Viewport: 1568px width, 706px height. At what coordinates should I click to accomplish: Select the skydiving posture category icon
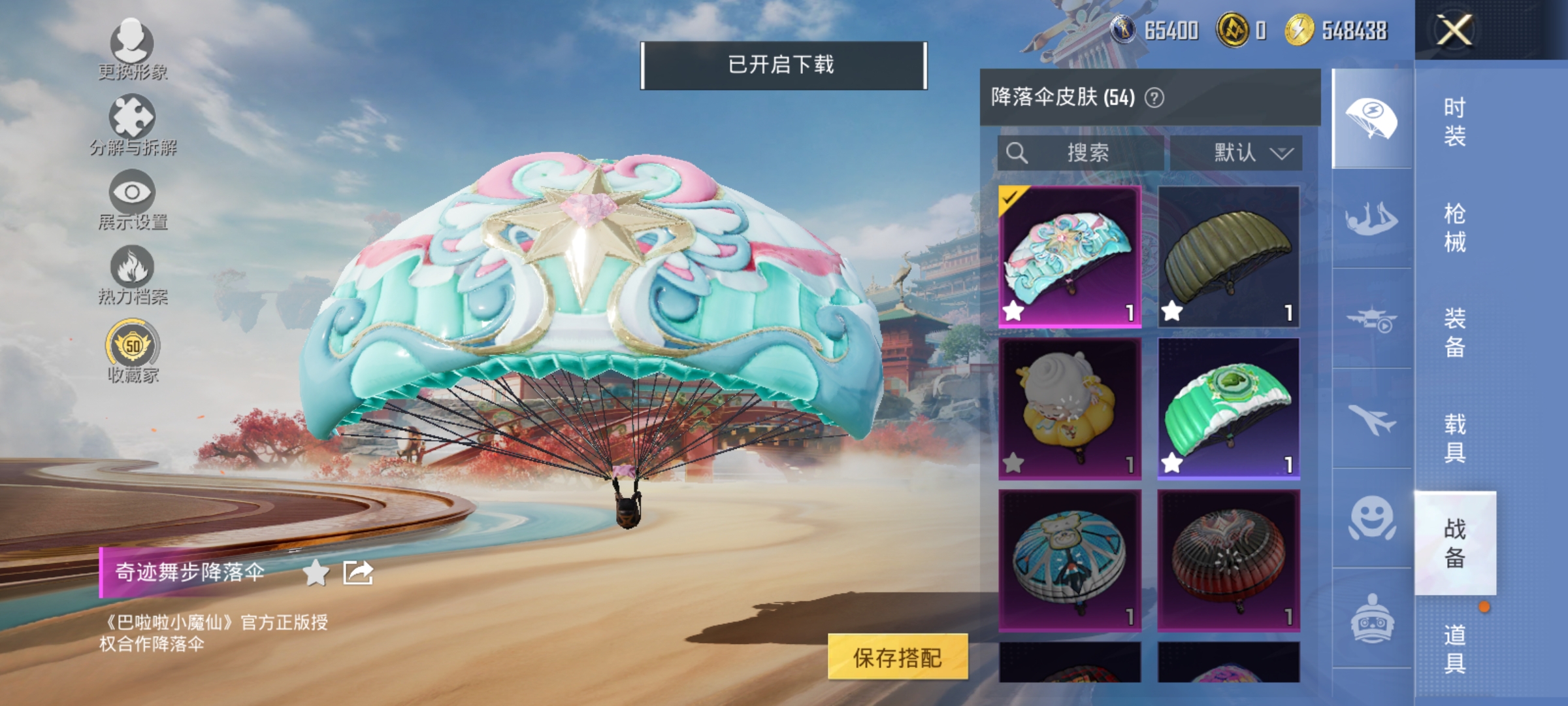(1371, 218)
